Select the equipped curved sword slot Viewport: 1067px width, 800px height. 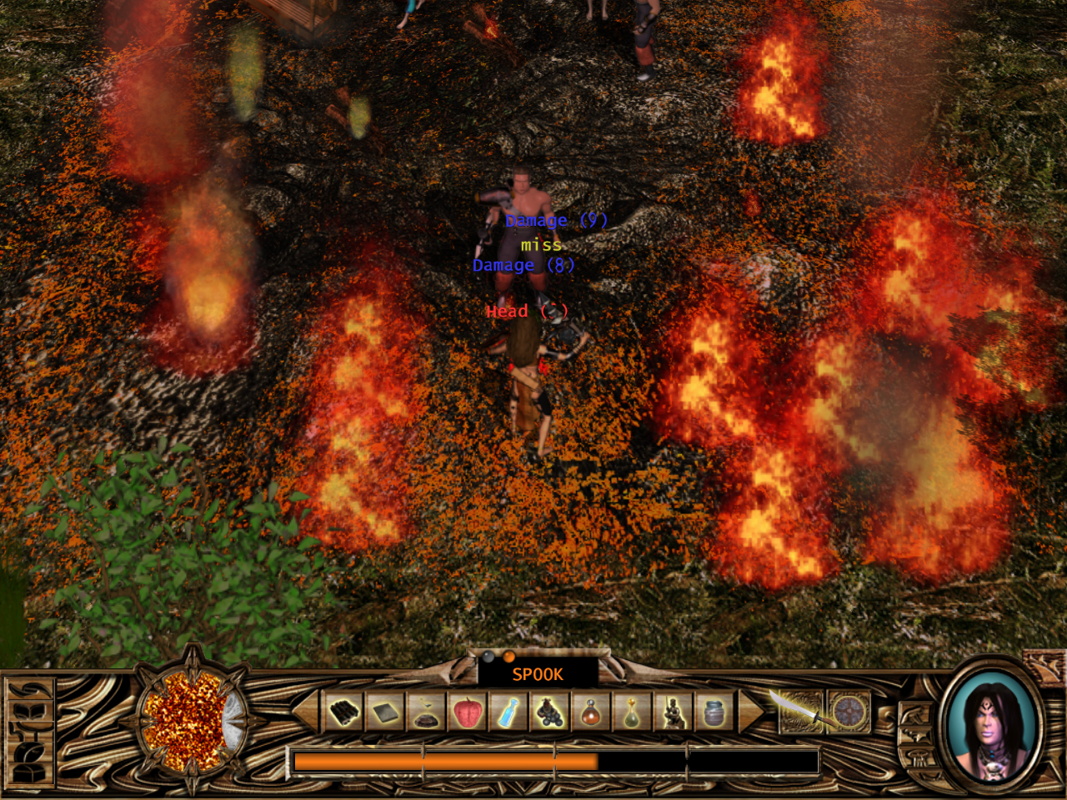800,711
